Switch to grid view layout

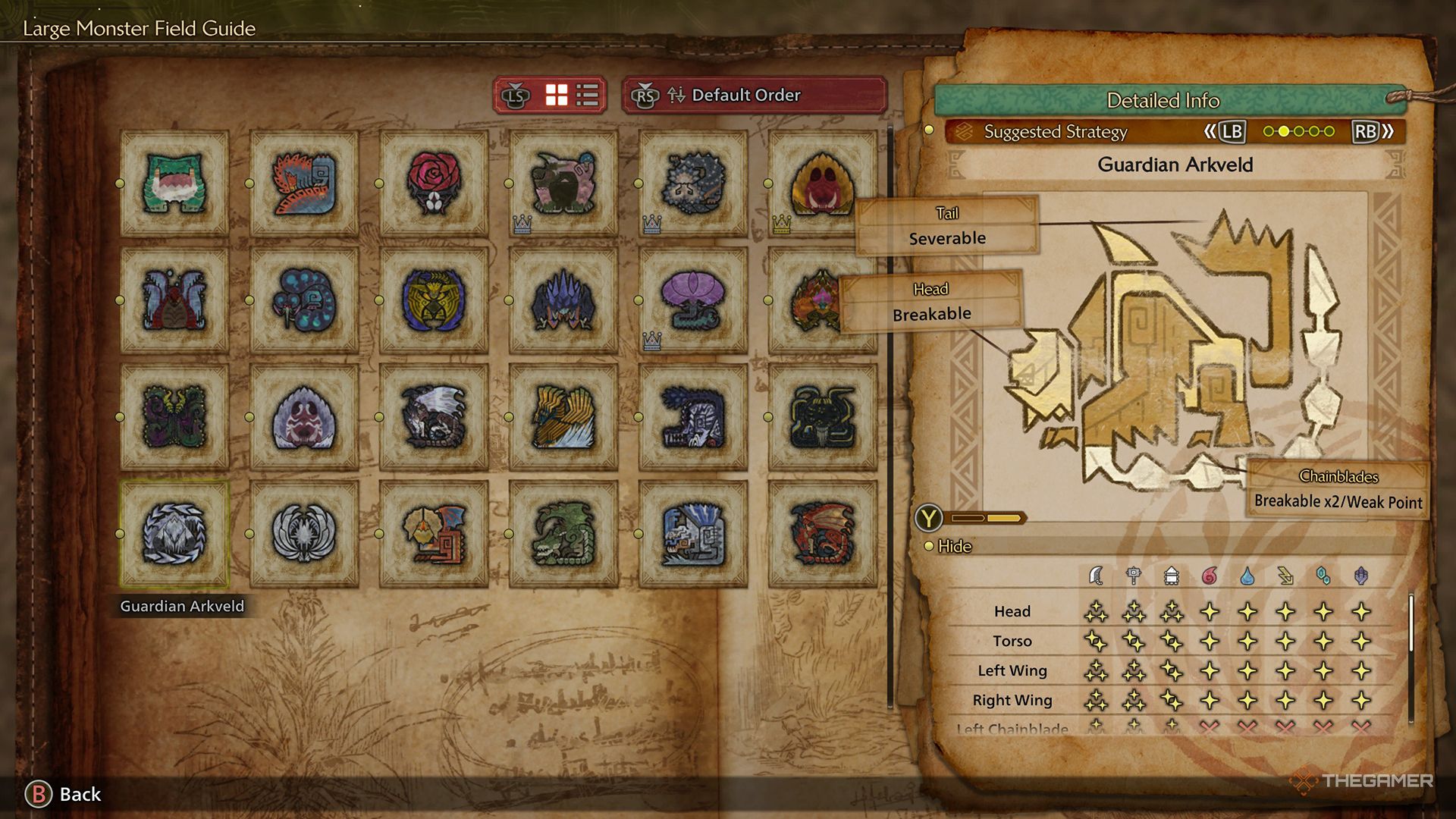(557, 96)
